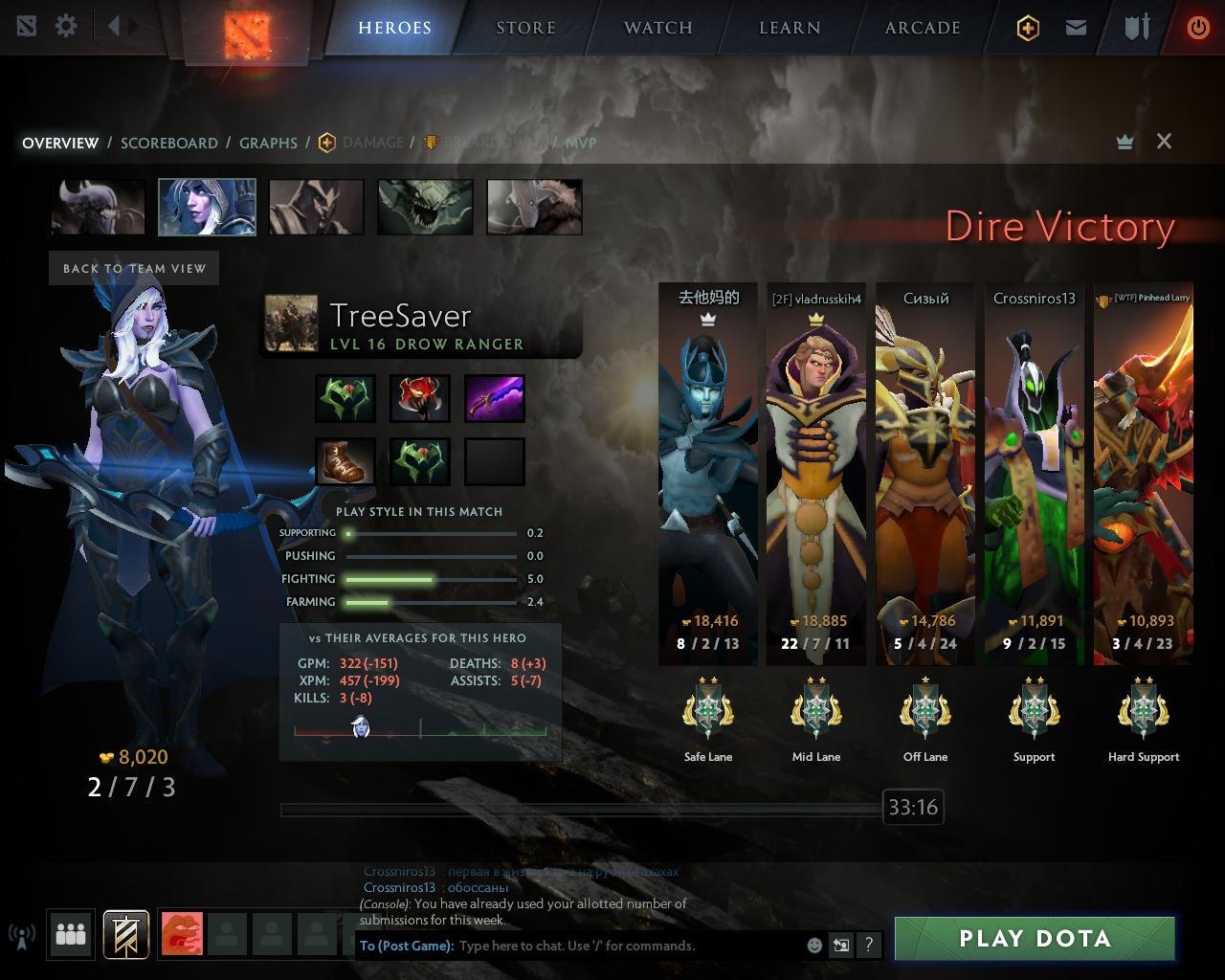Start matchmaking with PLAY DOTA

1035,939
